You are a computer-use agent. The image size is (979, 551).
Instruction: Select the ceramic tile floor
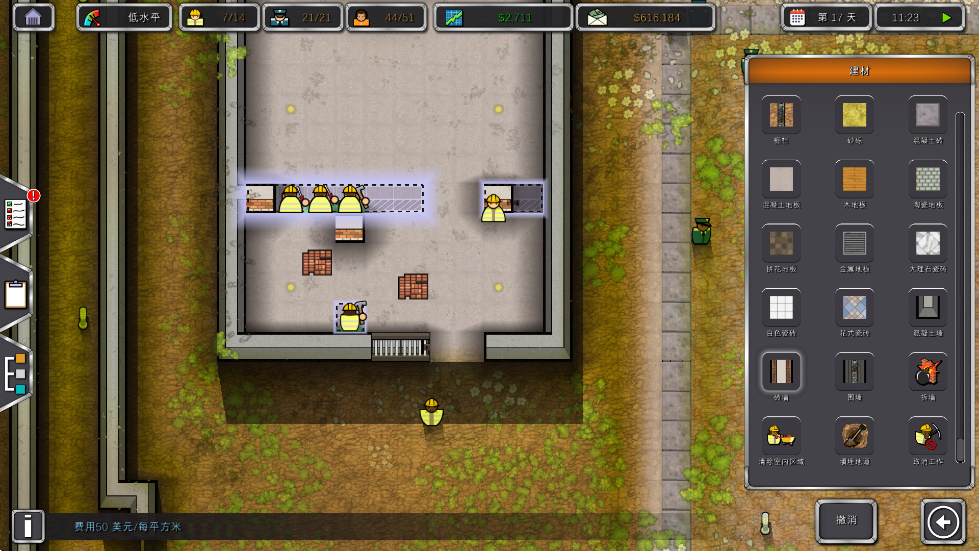click(928, 179)
